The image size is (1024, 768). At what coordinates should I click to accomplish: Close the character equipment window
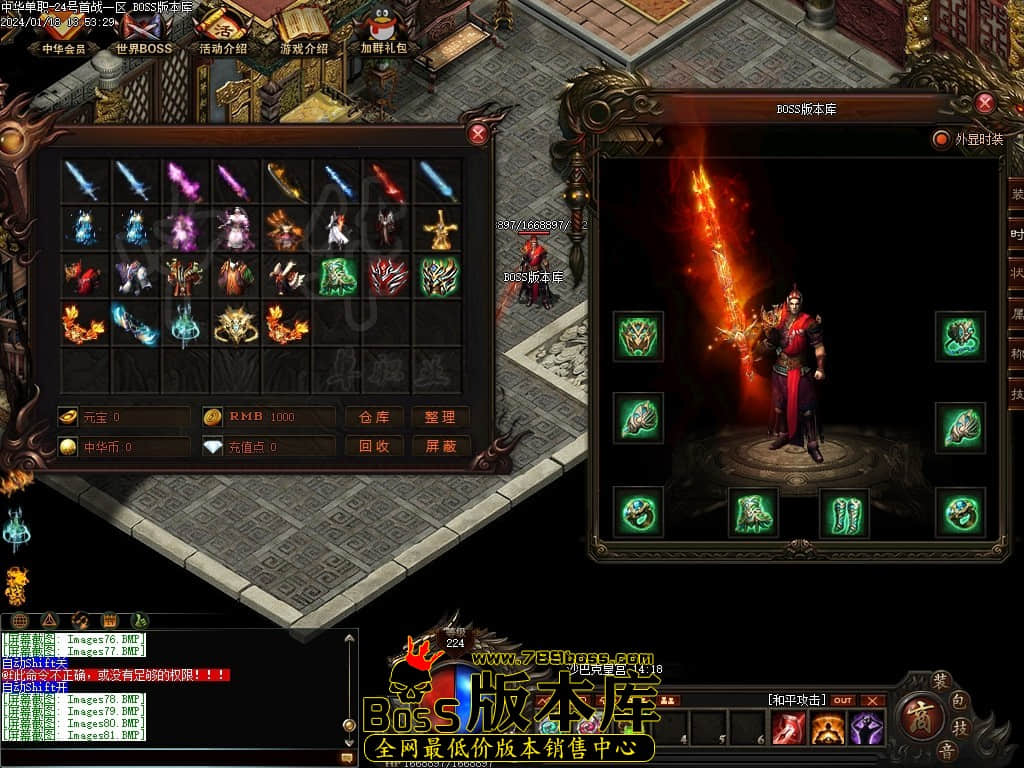985,103
